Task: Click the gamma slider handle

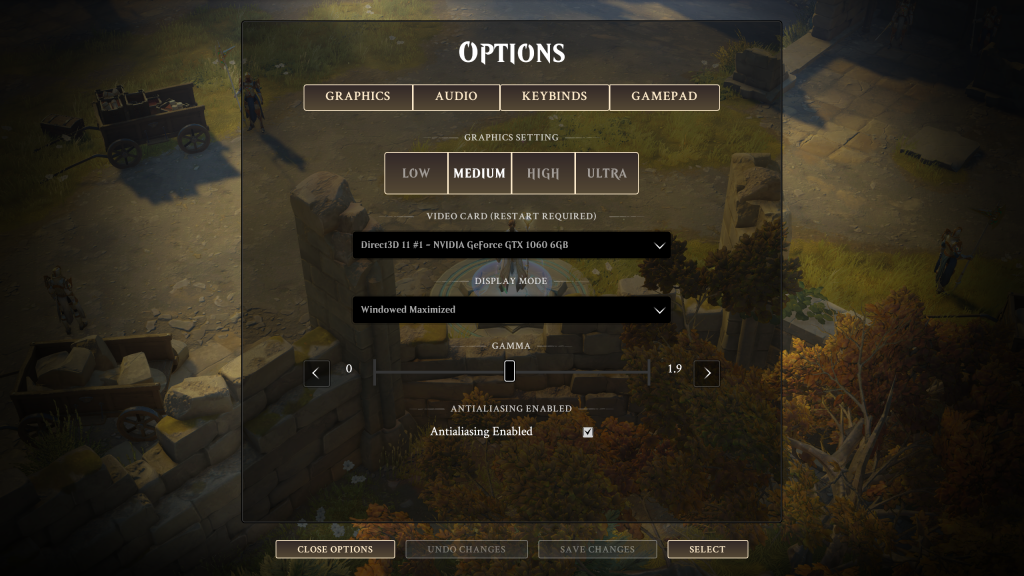Action: coord(509,371)
